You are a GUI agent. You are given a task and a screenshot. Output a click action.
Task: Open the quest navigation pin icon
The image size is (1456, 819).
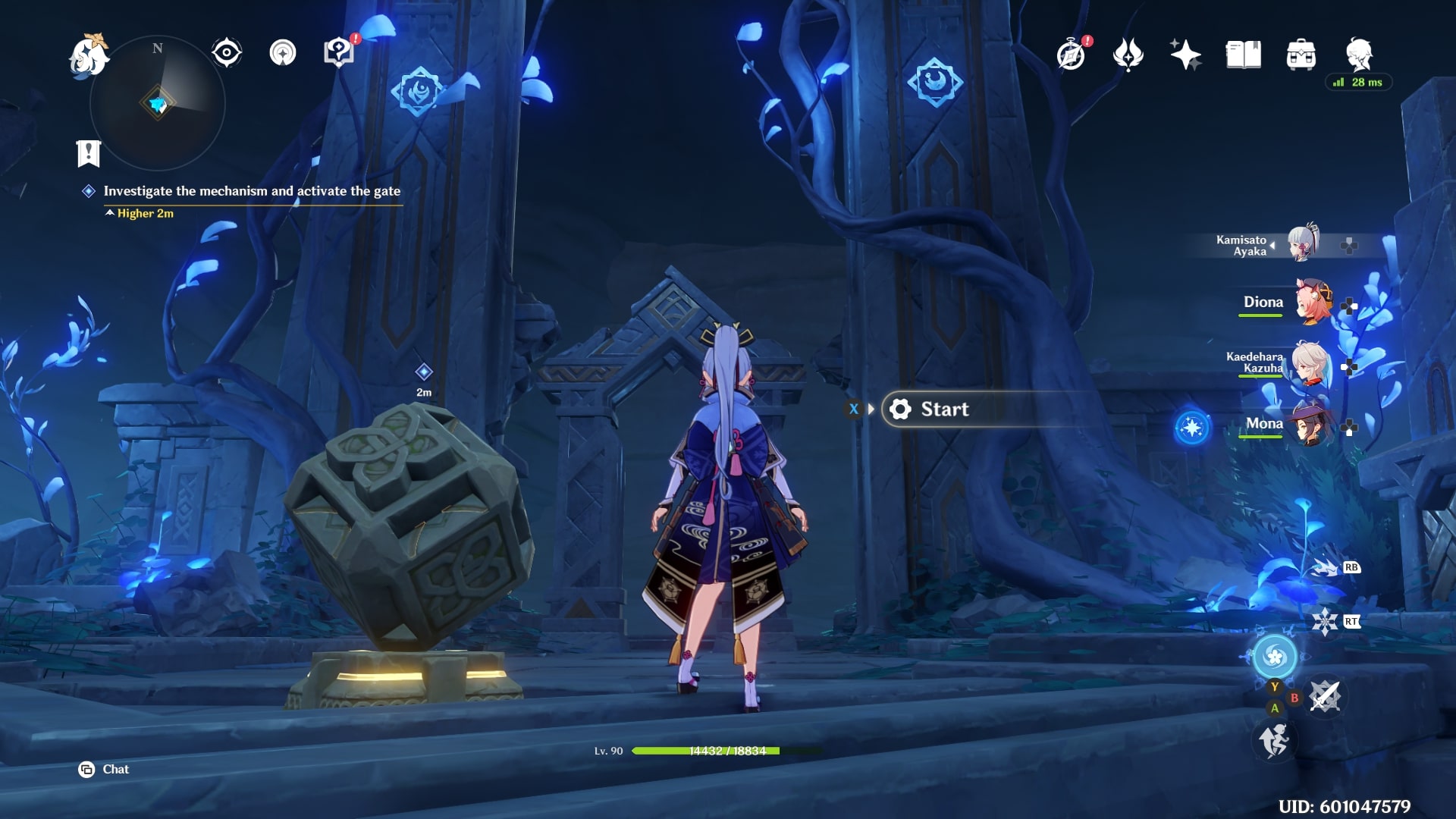pos(339,51)
